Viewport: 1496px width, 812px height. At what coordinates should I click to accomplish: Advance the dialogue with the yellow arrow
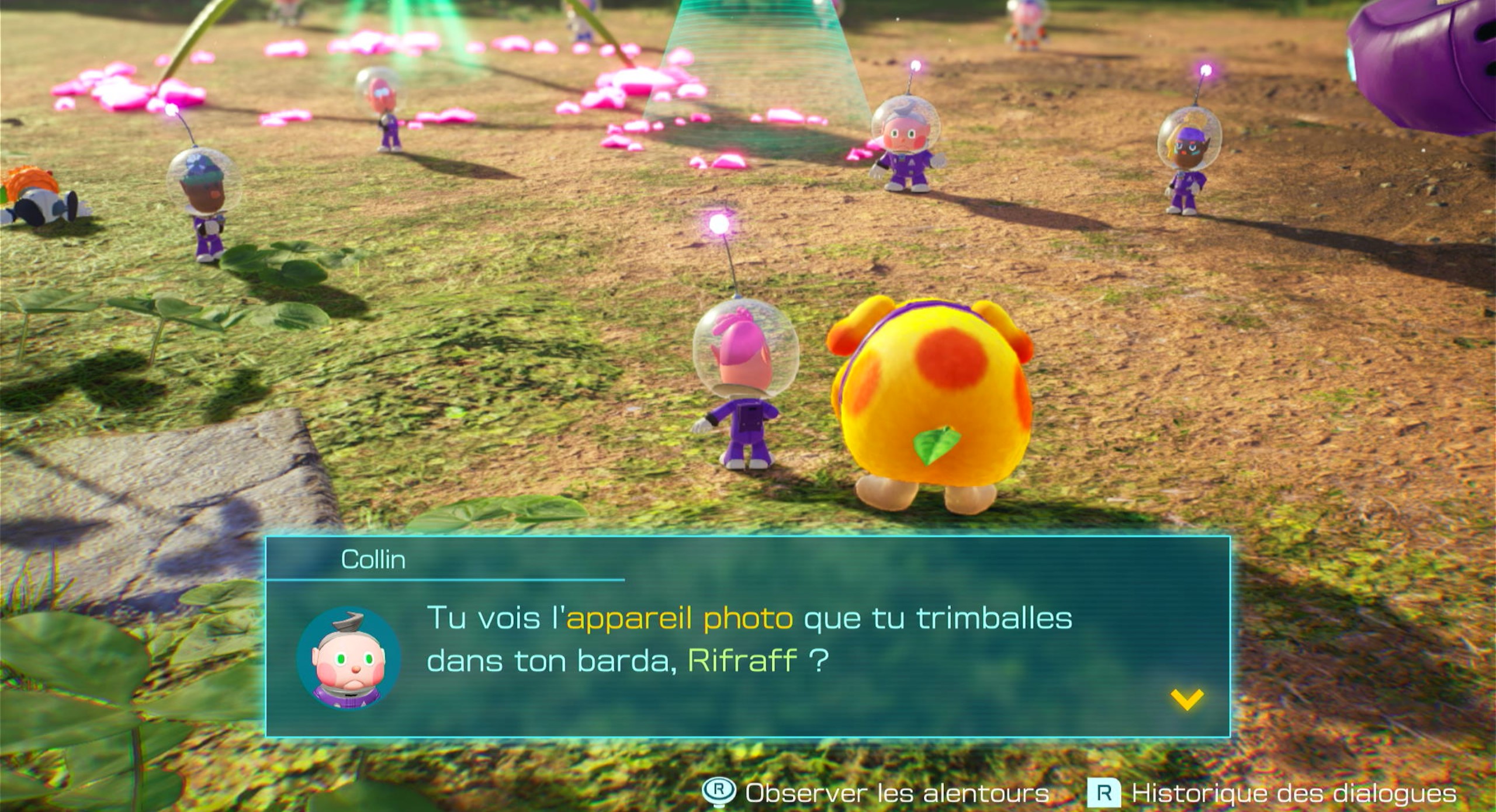[1187, 699]
